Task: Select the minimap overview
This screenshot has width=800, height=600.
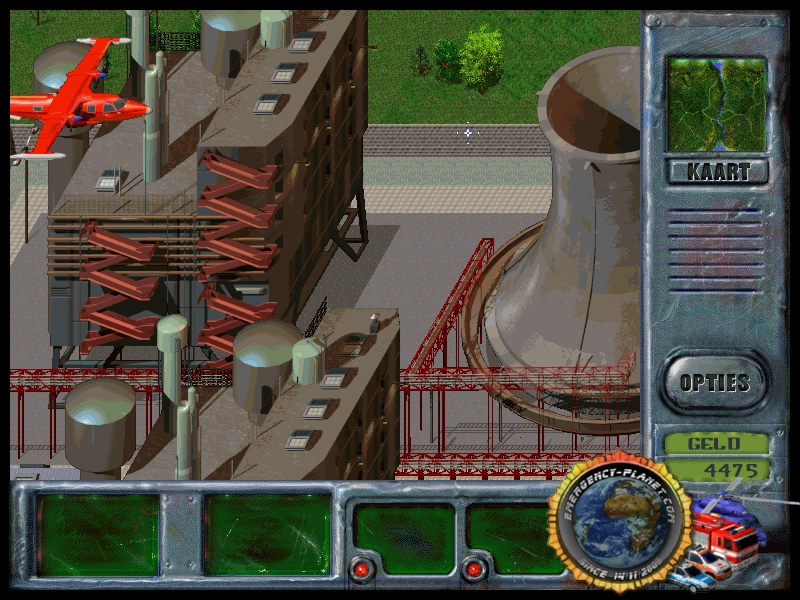Action: tap(717, 104)
